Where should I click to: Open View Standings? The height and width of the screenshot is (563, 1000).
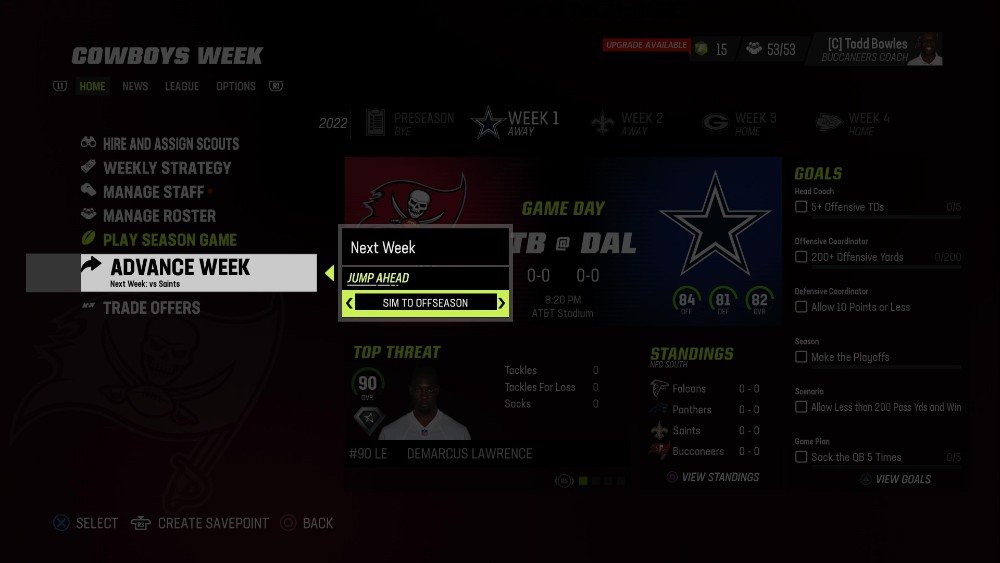pyautogui.click(x=719, y=477)
